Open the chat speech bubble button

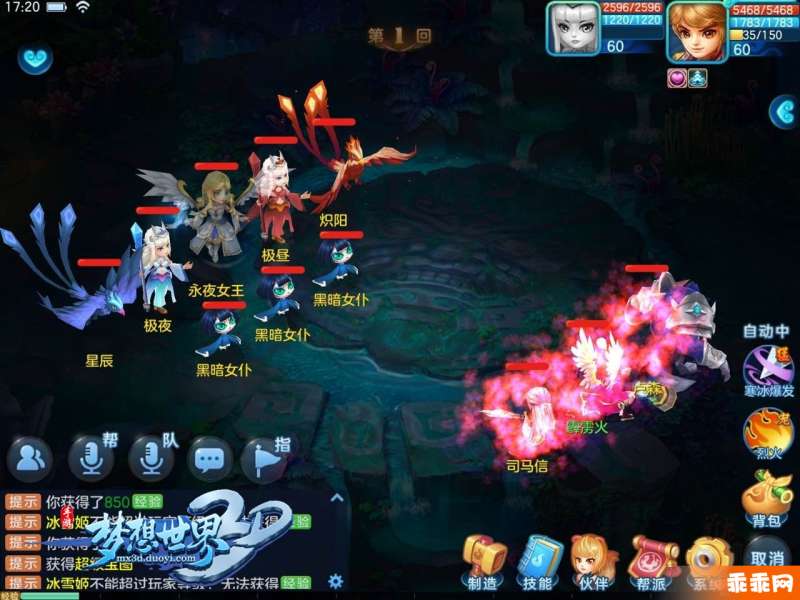click(x=210, y=459)
